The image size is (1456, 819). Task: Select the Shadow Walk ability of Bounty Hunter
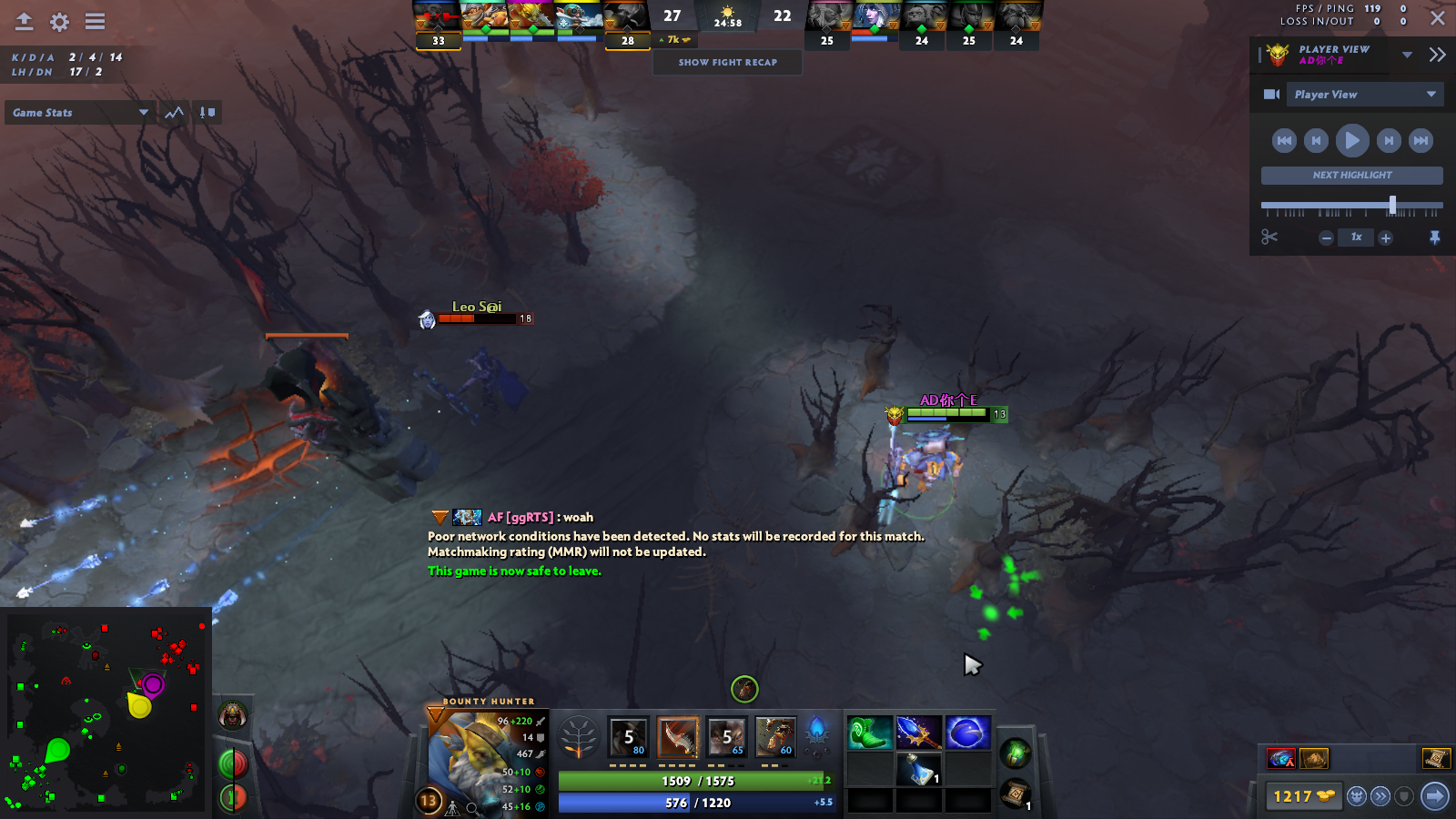click(x=728, y=737)
